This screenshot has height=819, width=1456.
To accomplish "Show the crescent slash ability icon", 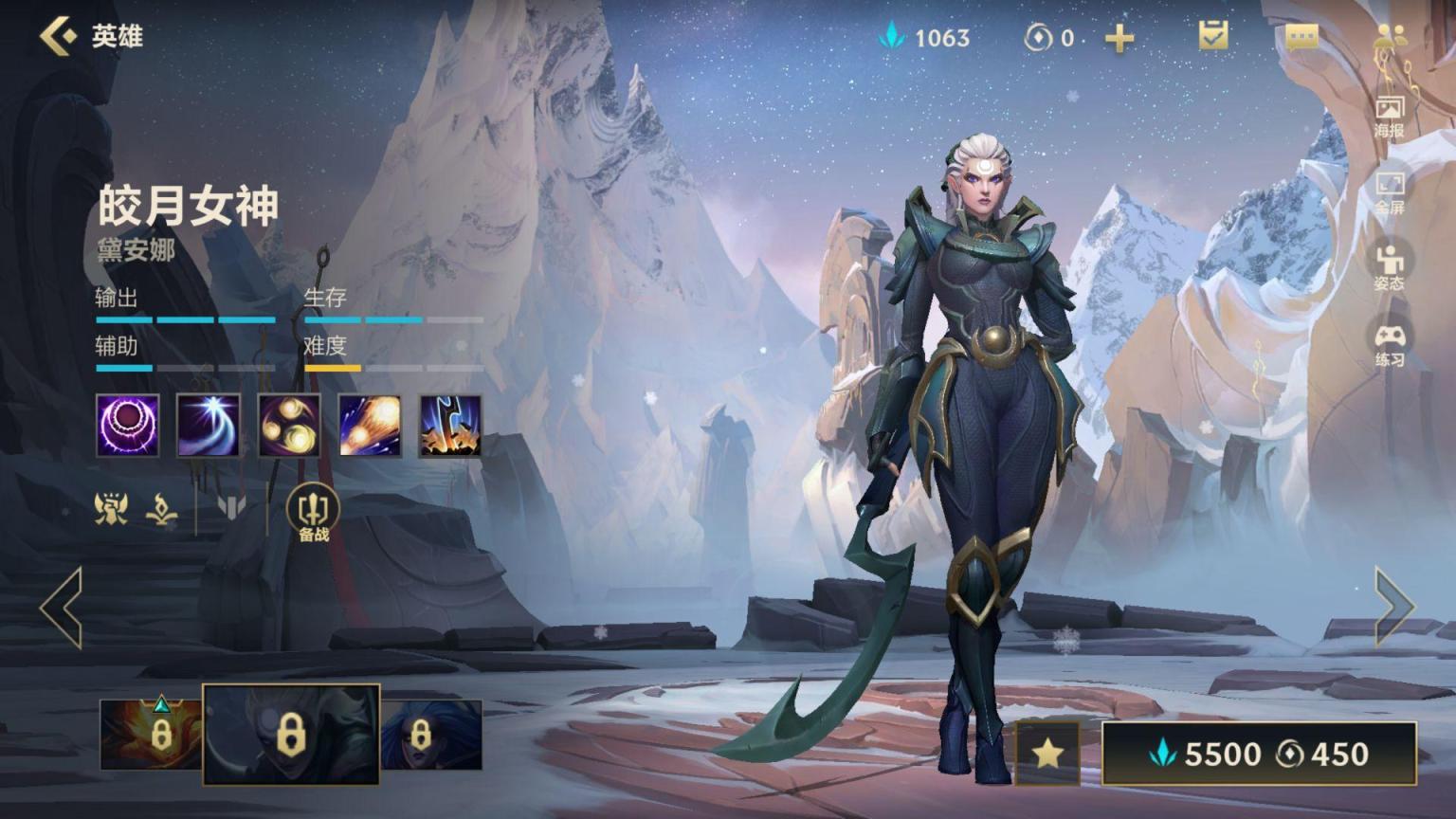I will point(209,426).
